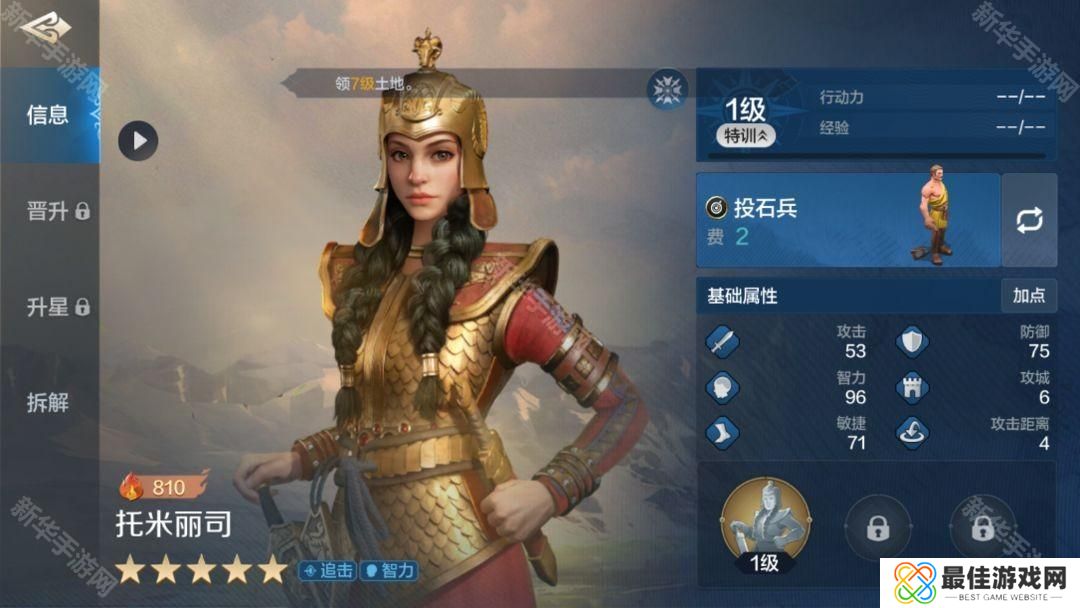The image size is (1080, 608).
Task: Click 加点 to allocate attribute points
Action: [x=1028, y=295]
